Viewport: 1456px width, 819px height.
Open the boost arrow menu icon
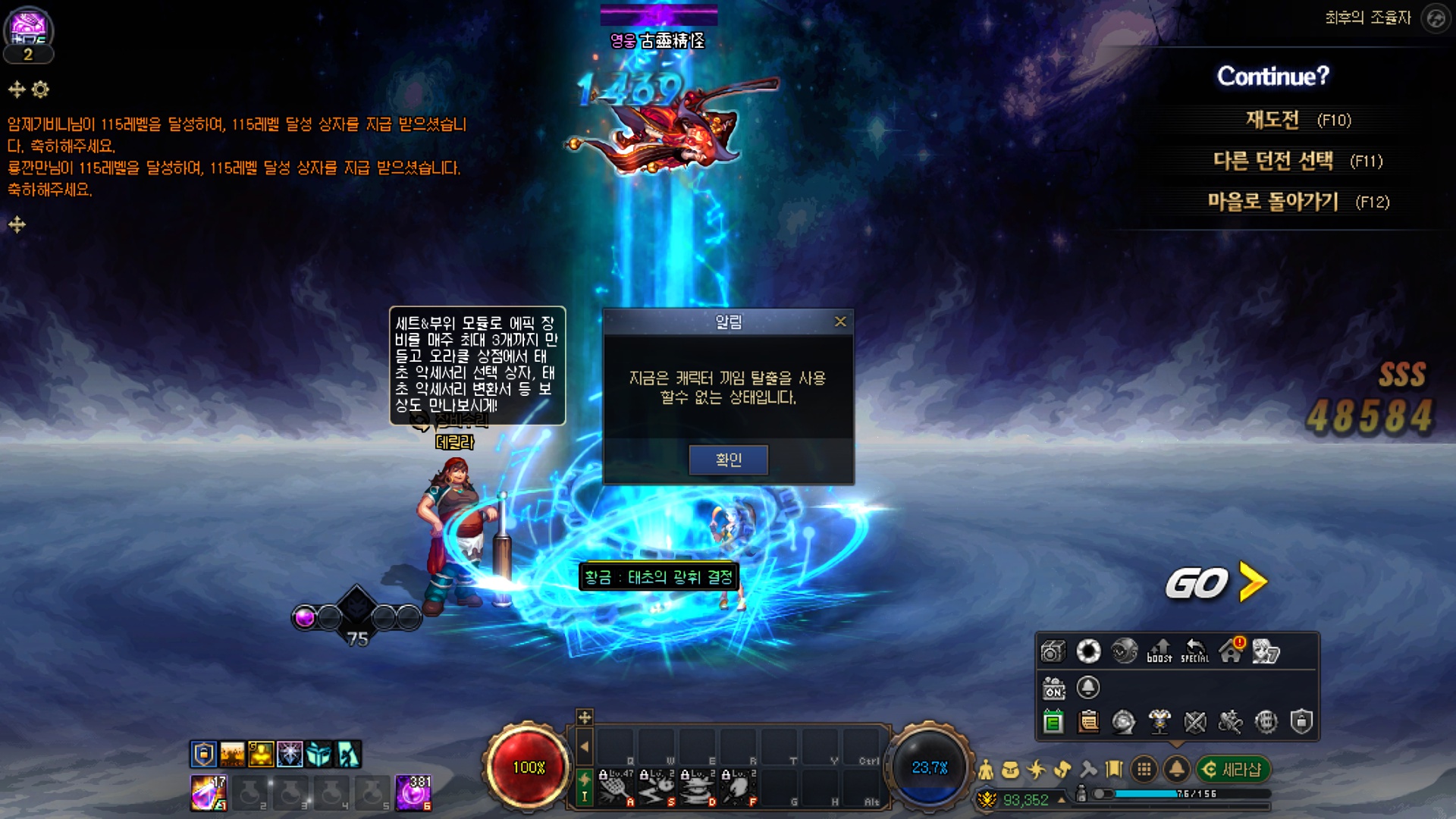(1159, 651)
